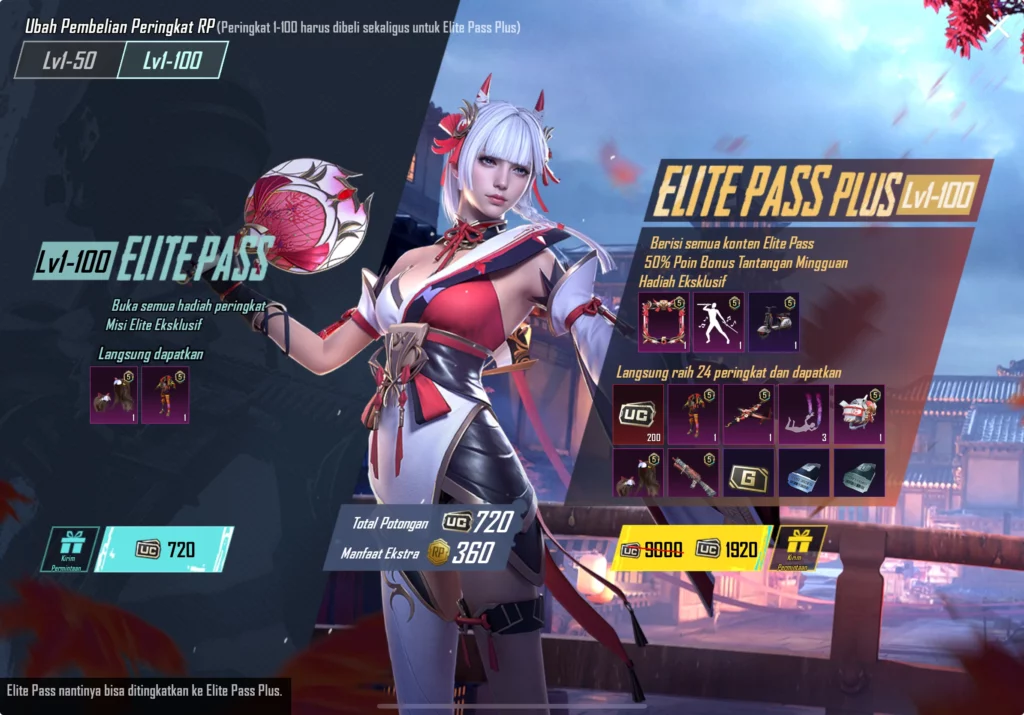This screenshot has height=715, width=1024.
Task: Send a gift request with the teal gift button
Action: 70,548
